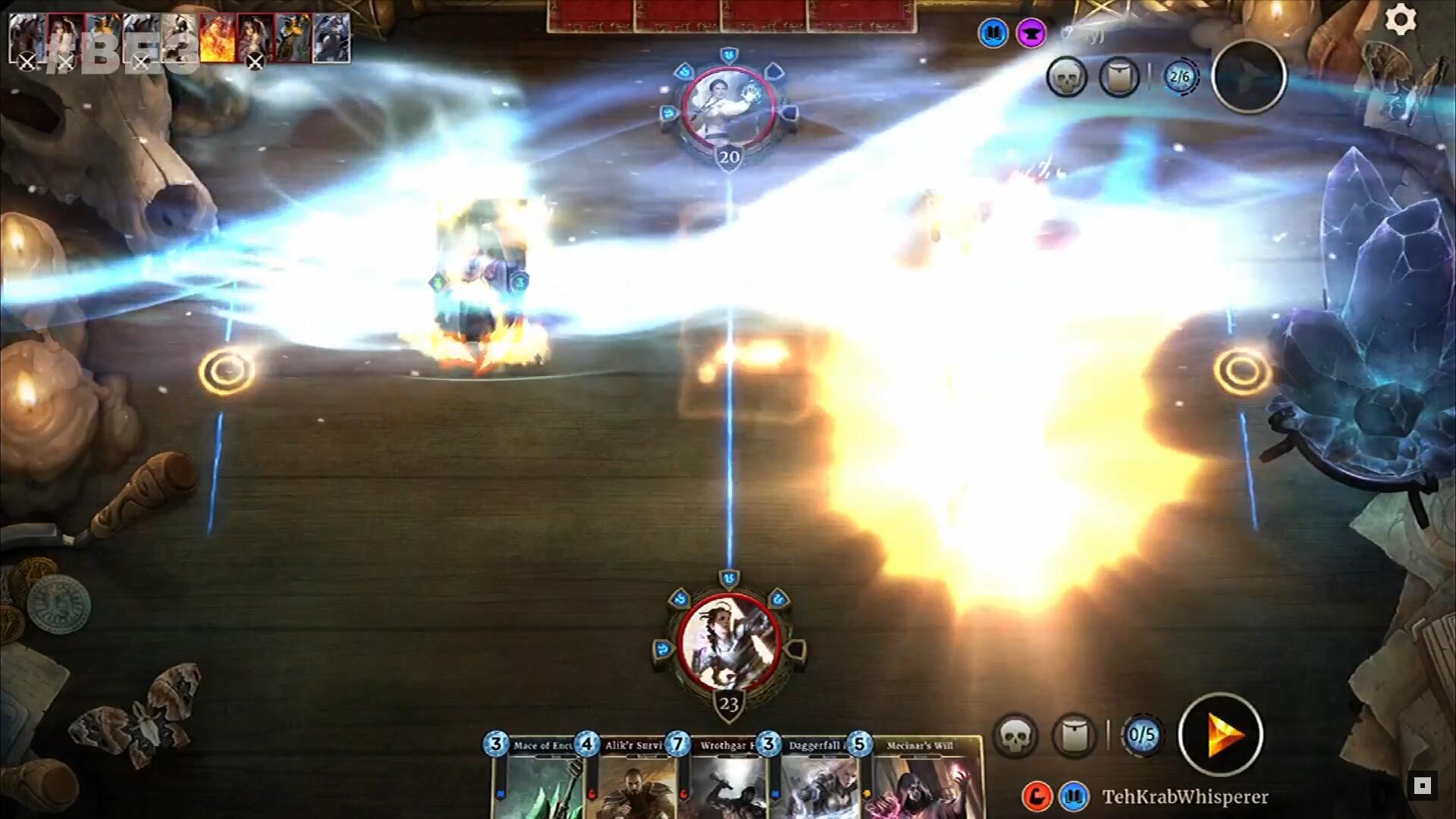Choose the 7-cost Wrothgar card
The height and width of the screenshot is (819, 1456).
pos(723,781)
